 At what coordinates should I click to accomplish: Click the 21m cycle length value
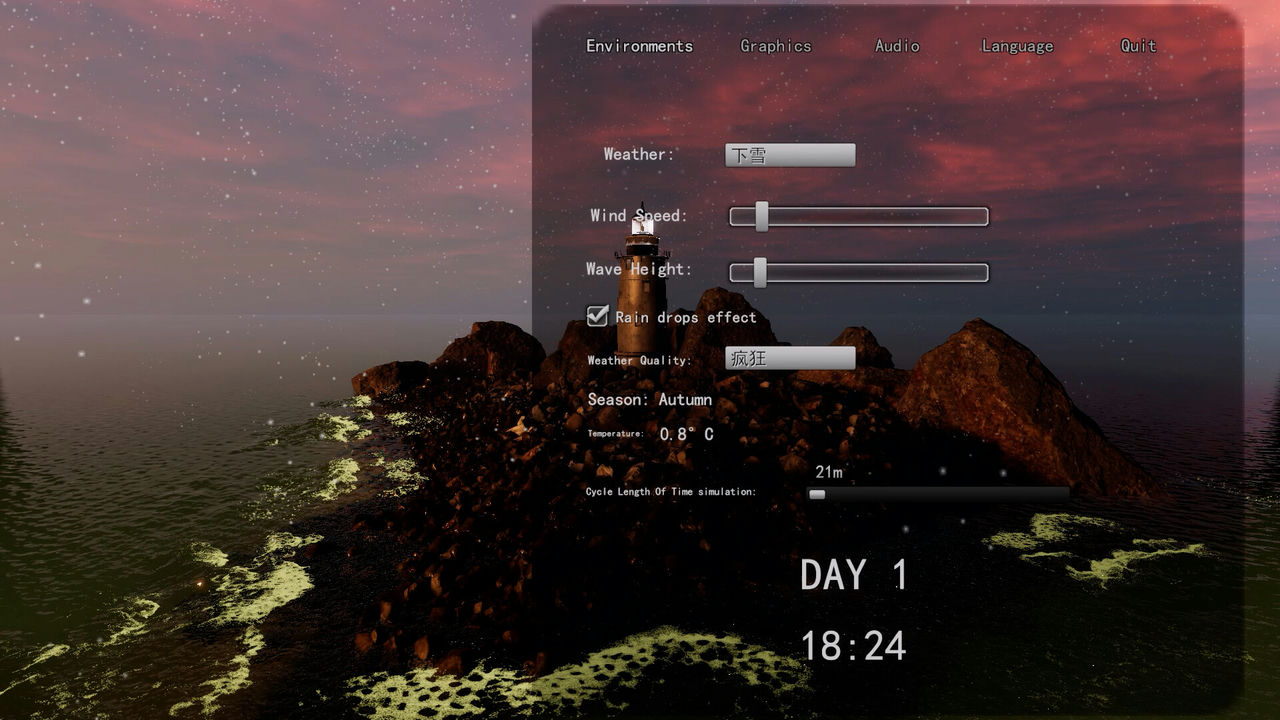(x=828, y=470)
